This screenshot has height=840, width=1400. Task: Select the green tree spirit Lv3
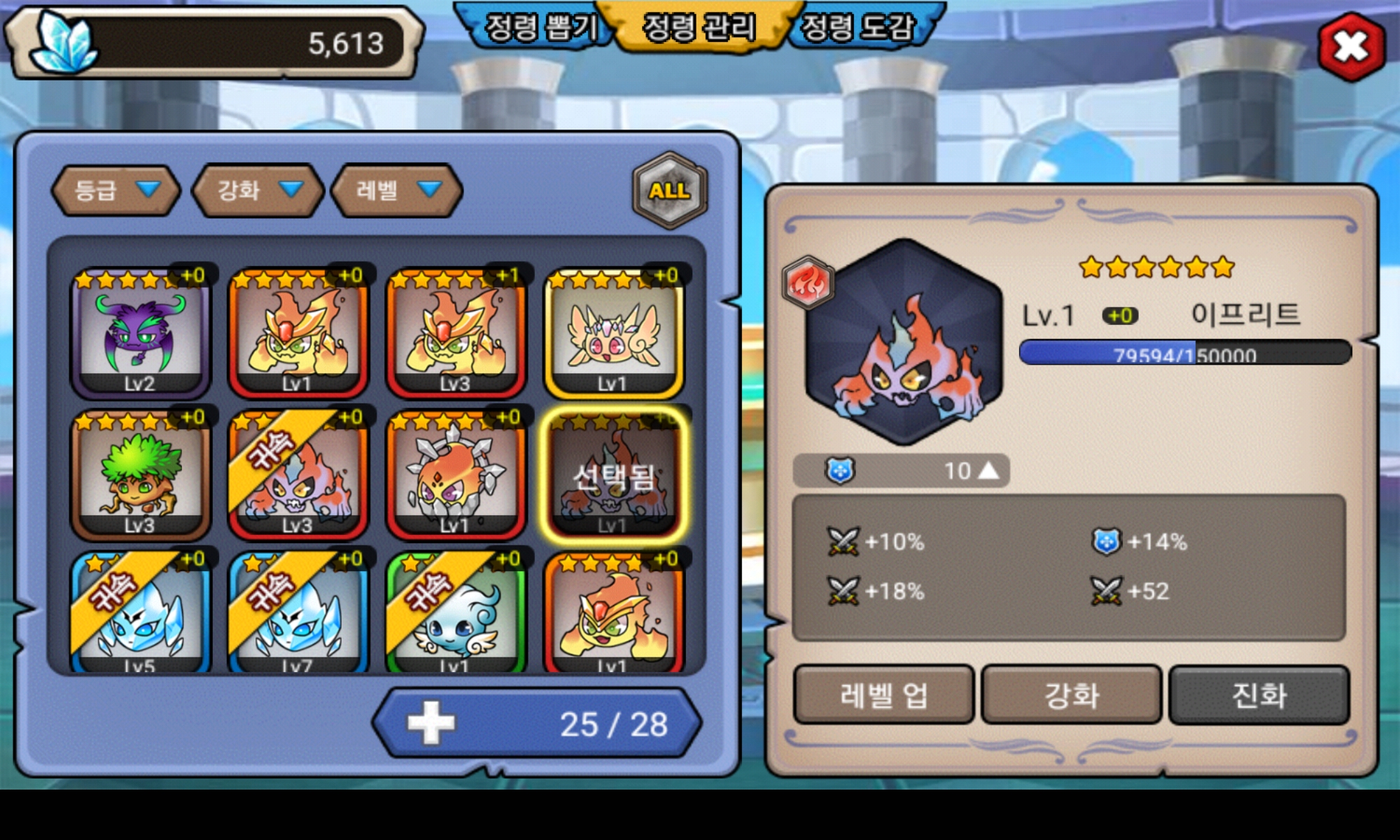pos(140,476)
